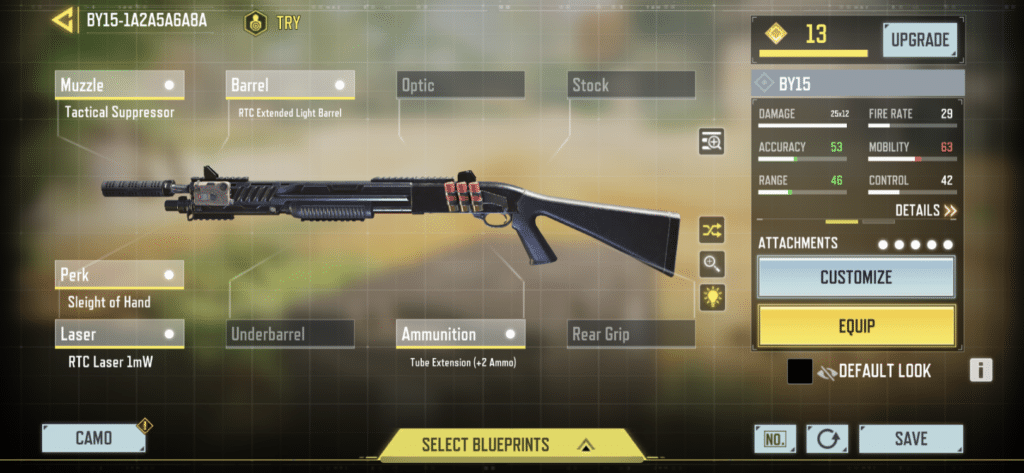Equip the BY15 shotgun
The width and height of the screenshot is (1024, 473).
click(856, 326)
